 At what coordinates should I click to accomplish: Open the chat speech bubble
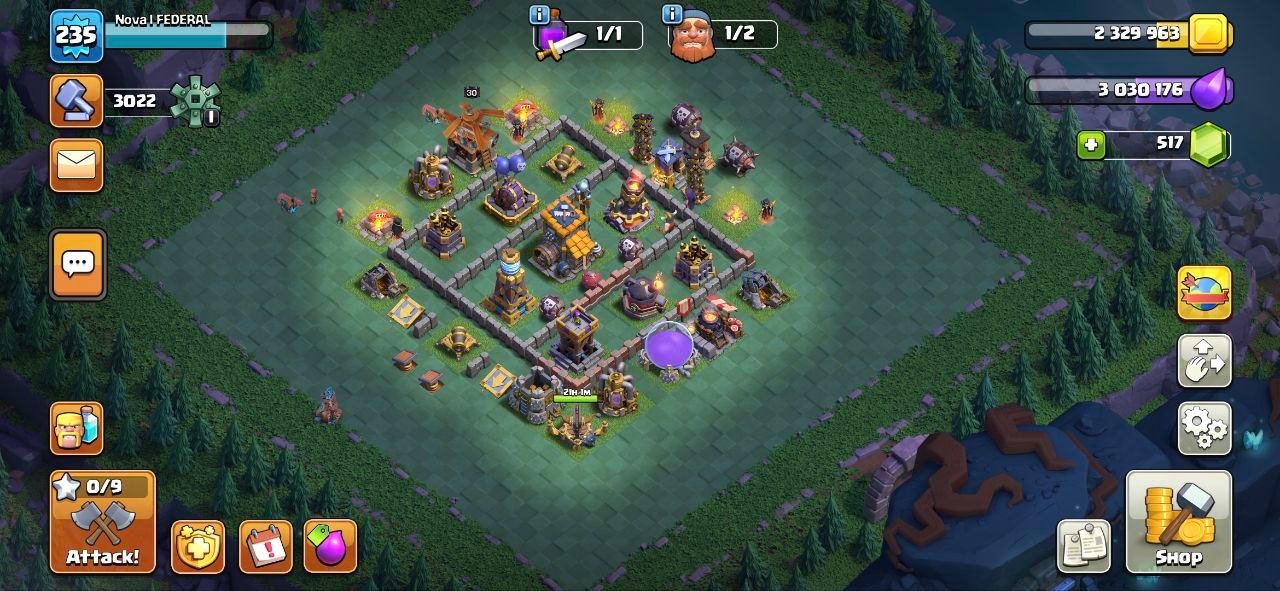pos(77,264)
